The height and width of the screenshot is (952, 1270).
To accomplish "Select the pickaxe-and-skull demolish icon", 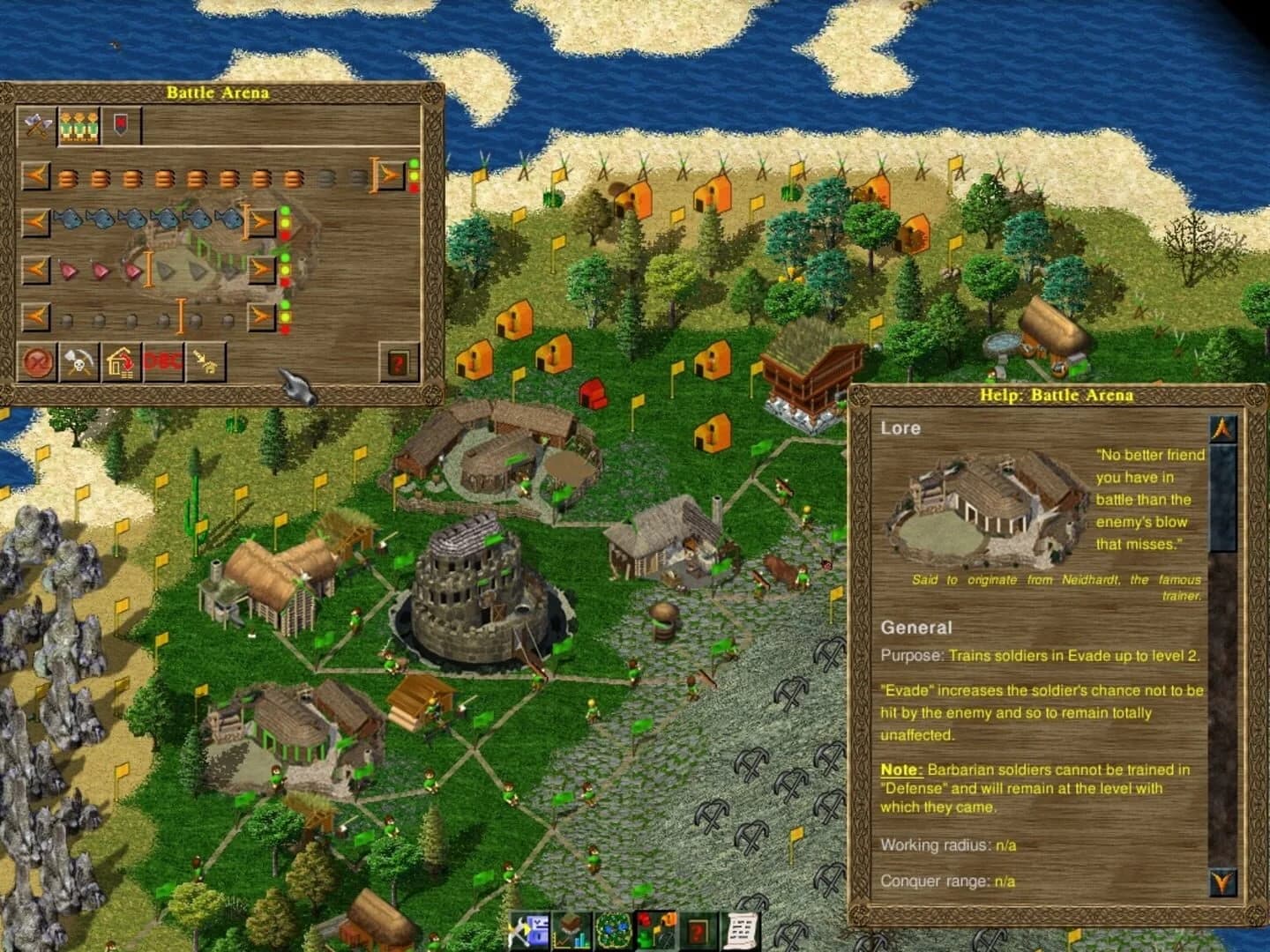I will coord(78,362).
